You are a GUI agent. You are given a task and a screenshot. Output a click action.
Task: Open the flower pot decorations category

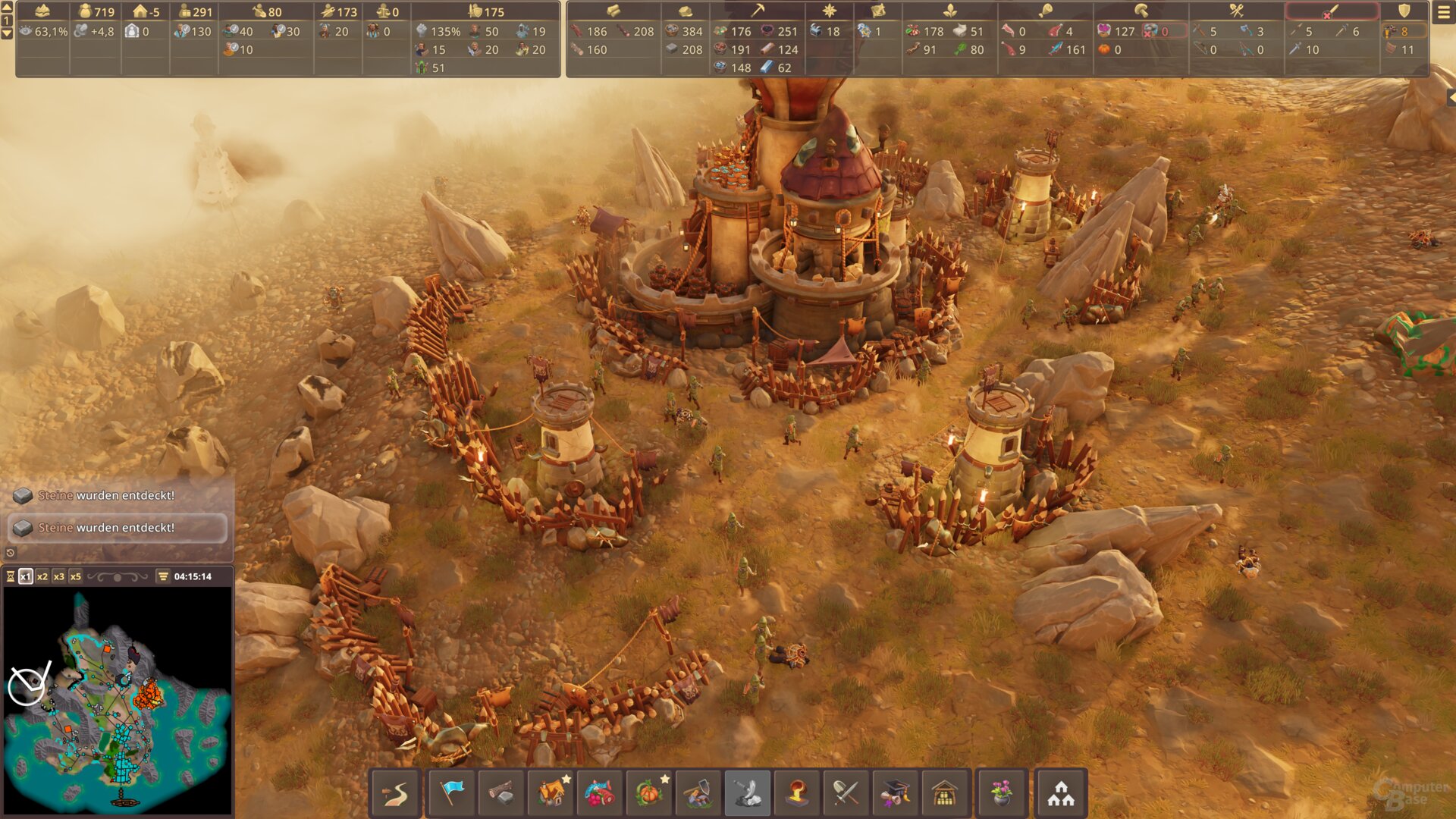(1001, 793)
